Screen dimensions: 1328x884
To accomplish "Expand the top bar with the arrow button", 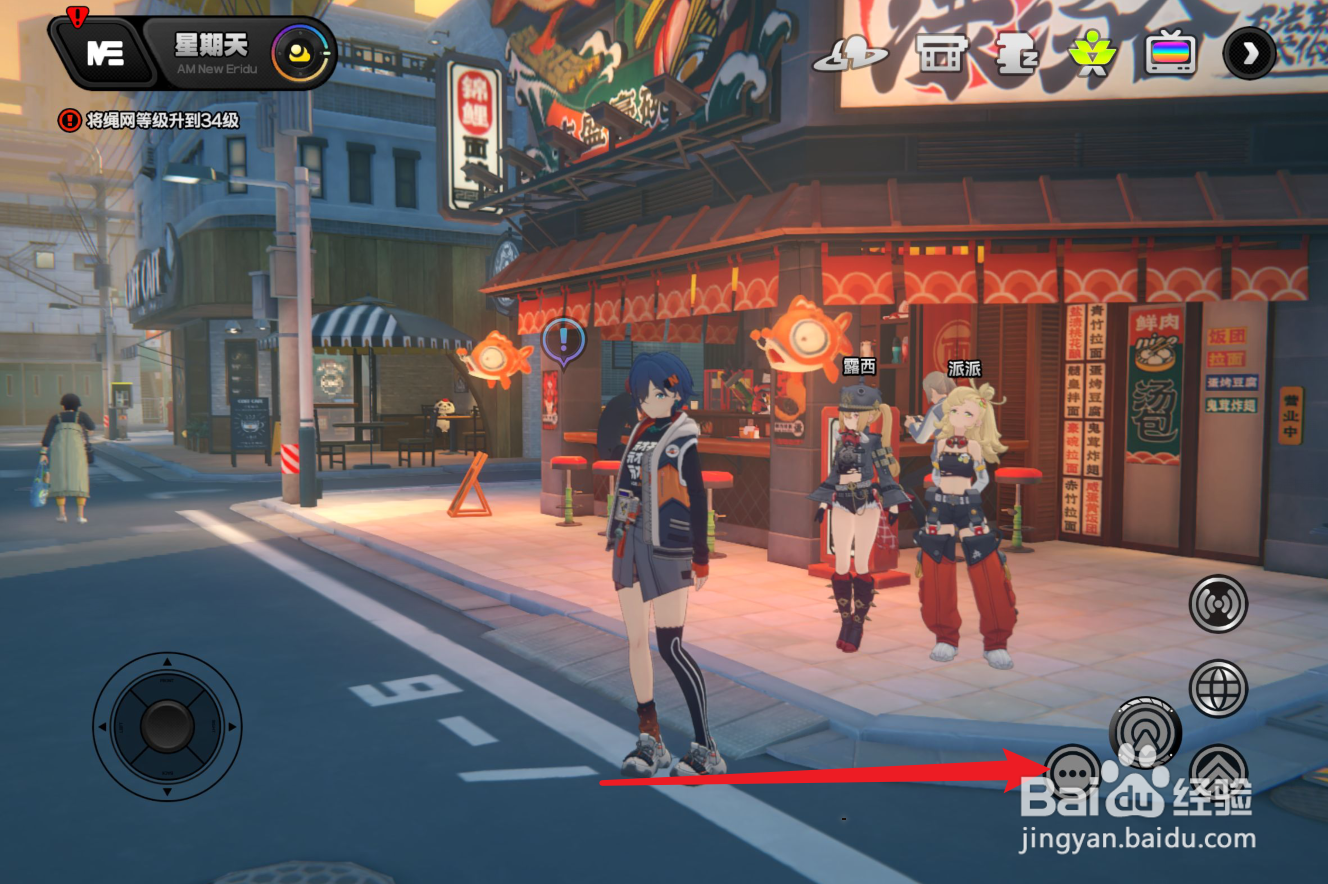I will [x=1249, y=54].
